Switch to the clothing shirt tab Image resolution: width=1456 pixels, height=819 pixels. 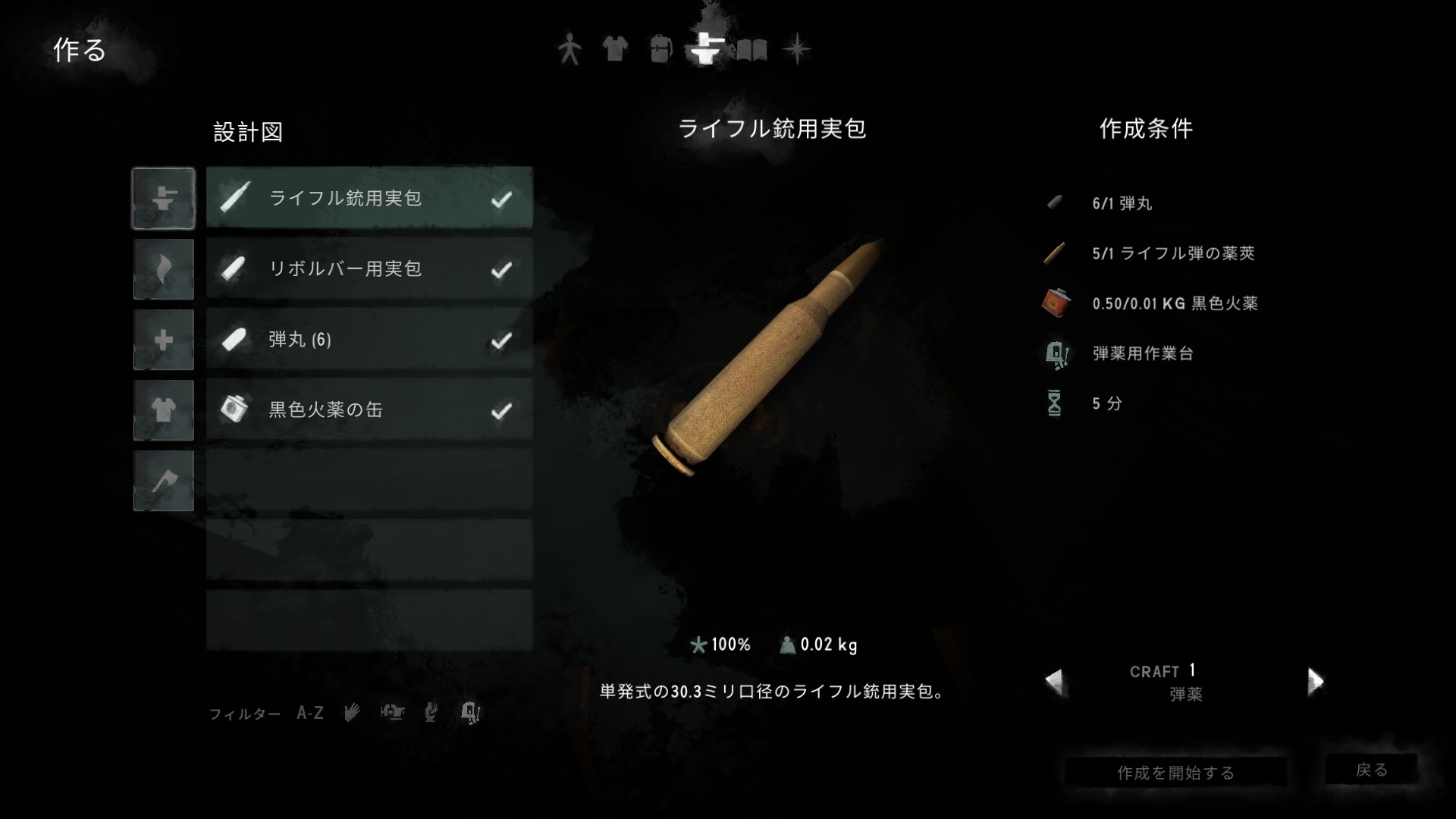pyautogui.click(x=614, y=49)
